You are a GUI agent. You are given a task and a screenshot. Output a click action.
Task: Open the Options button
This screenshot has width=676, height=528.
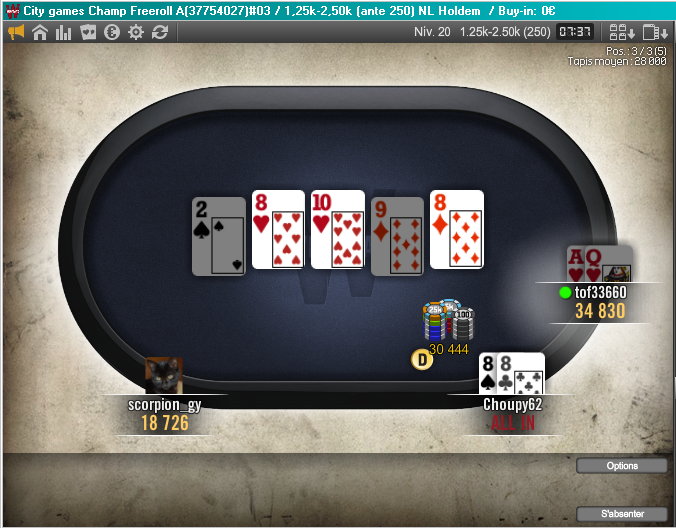click(622, 466)
